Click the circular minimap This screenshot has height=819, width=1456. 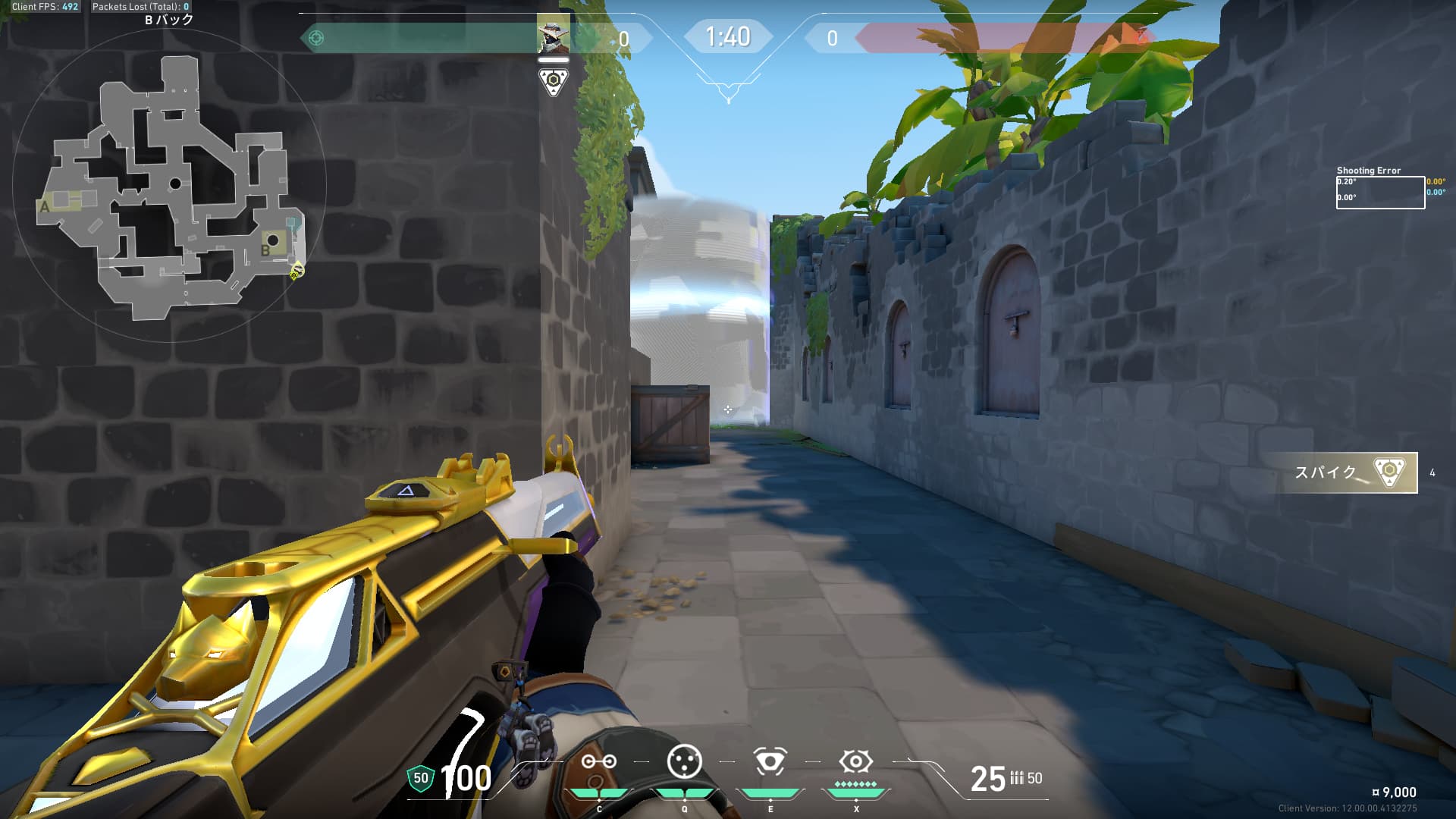pos(169,184)
